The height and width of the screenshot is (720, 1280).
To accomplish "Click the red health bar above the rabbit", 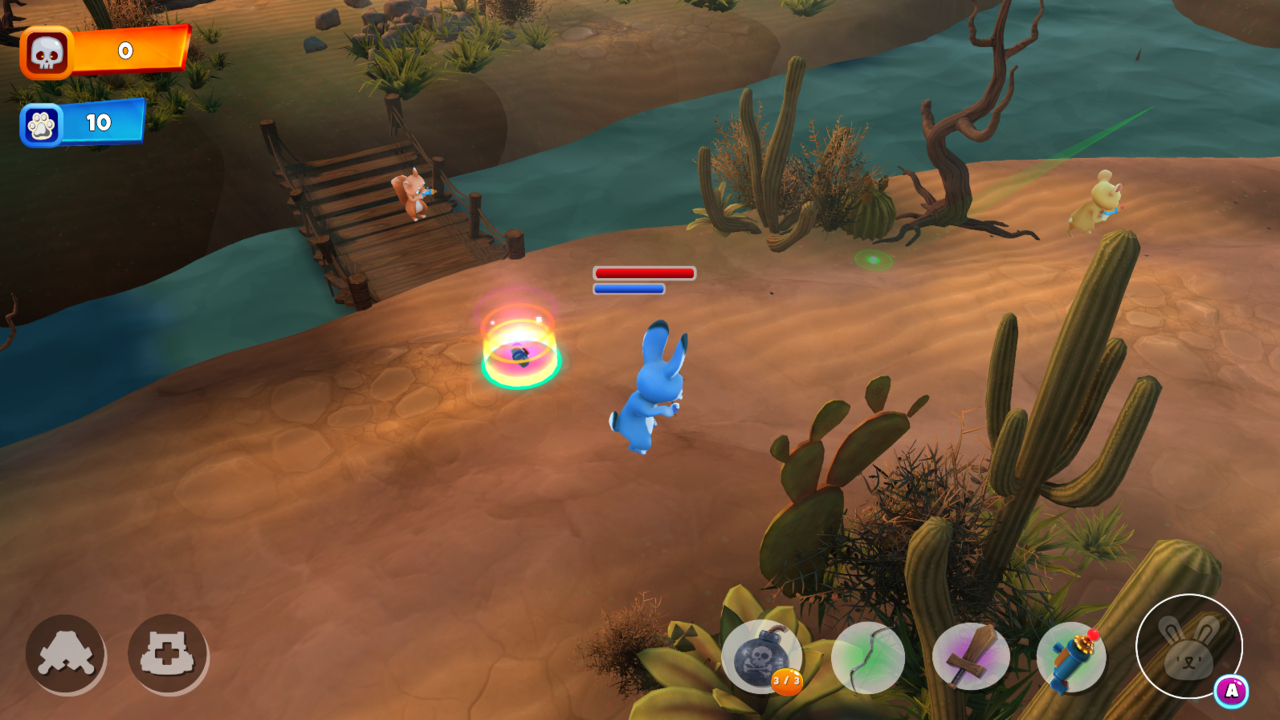I will (x=645, y=273).
